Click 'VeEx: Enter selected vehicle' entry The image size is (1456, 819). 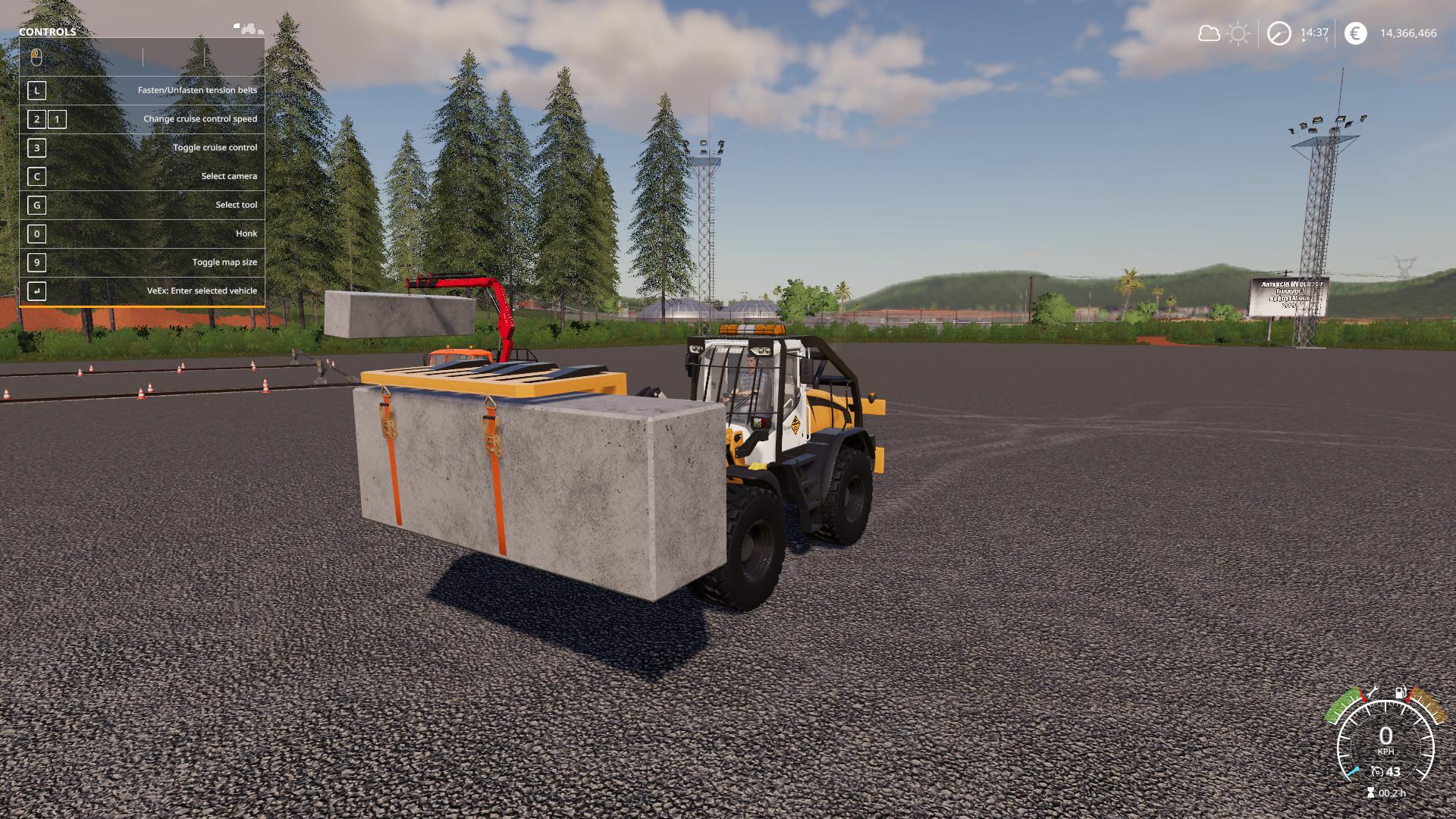[x=144, y=290]
